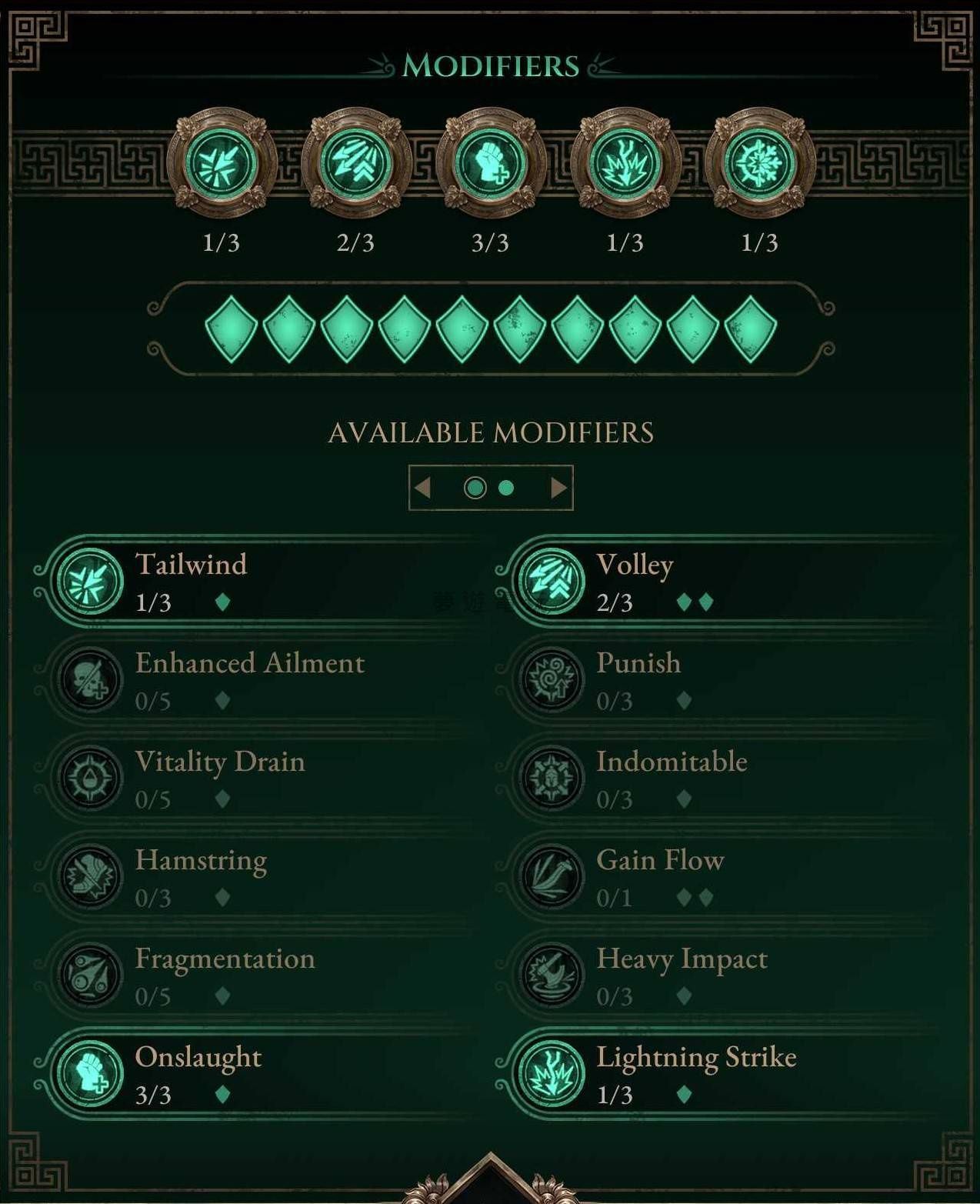Select the equipped Volley slot icon

click(x=356, y=164)
